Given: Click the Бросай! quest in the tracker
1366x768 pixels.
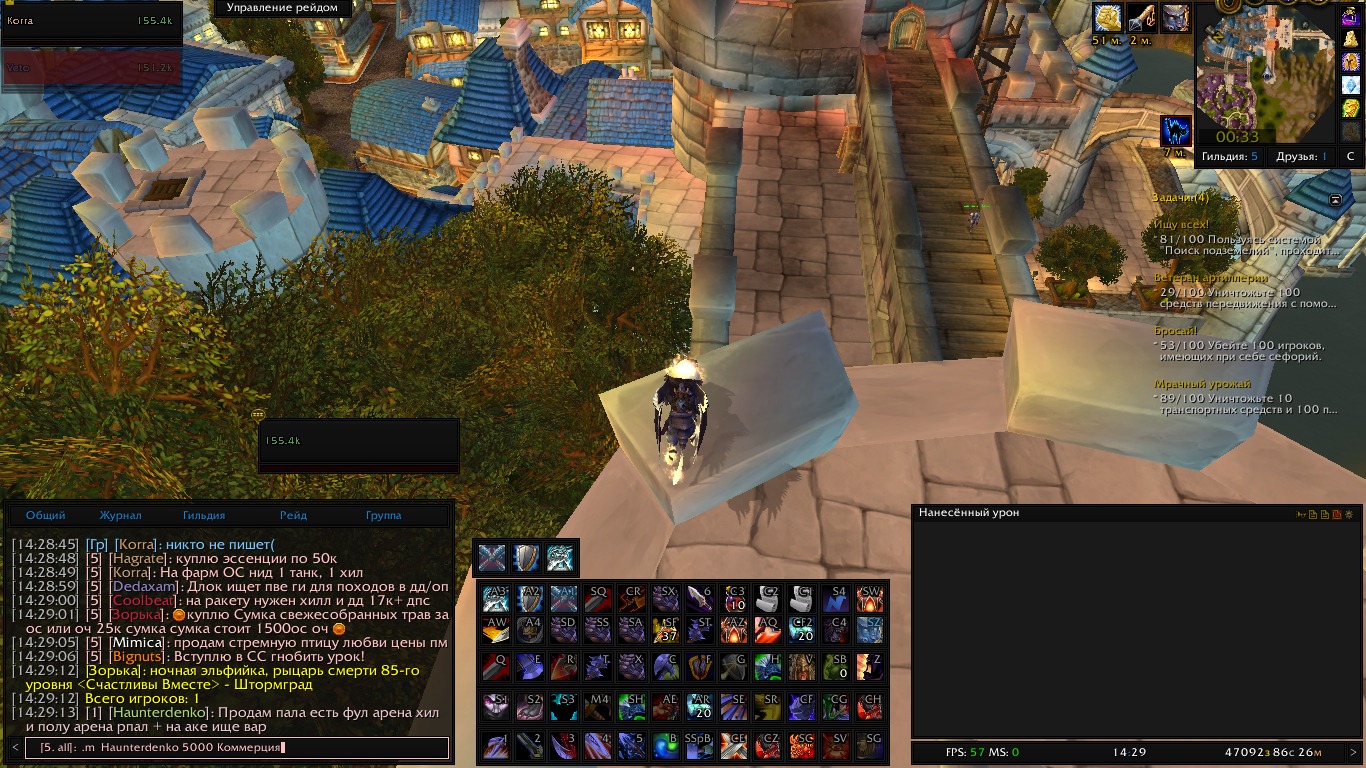Looking at the screenshot, I should (x=1176, y=330).
